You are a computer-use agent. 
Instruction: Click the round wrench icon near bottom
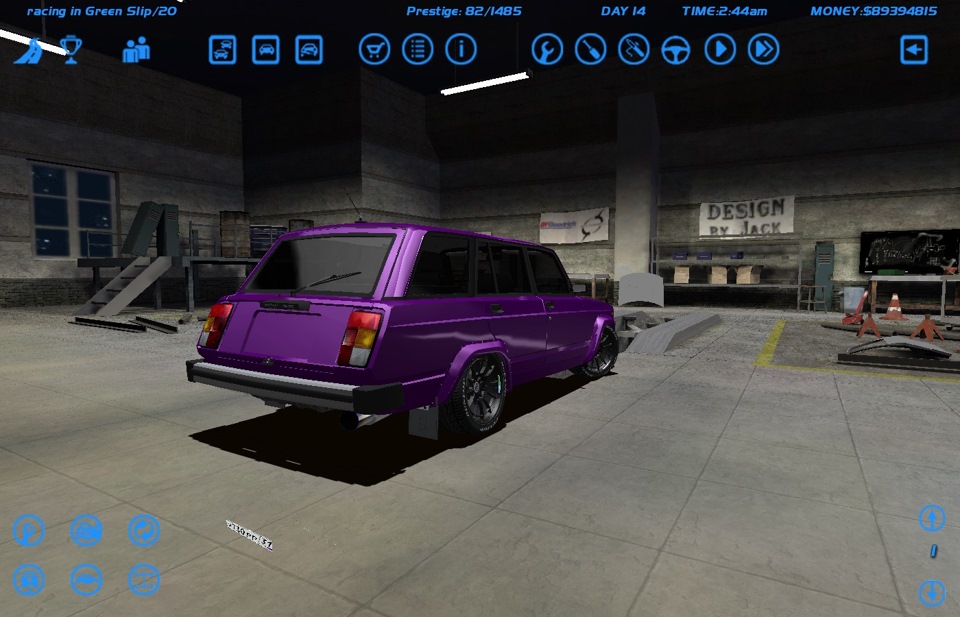pyautogui.click(x=29, y=531)
